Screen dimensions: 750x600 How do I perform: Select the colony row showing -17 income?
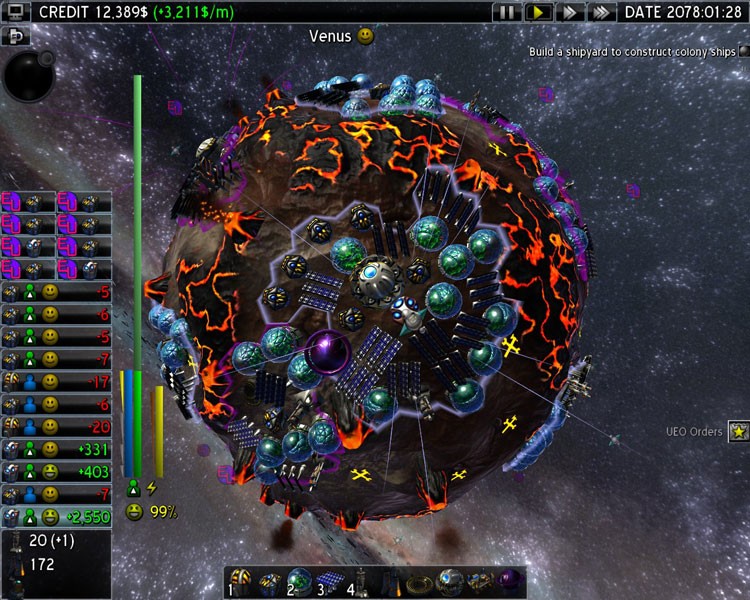[x=56, y=382]
